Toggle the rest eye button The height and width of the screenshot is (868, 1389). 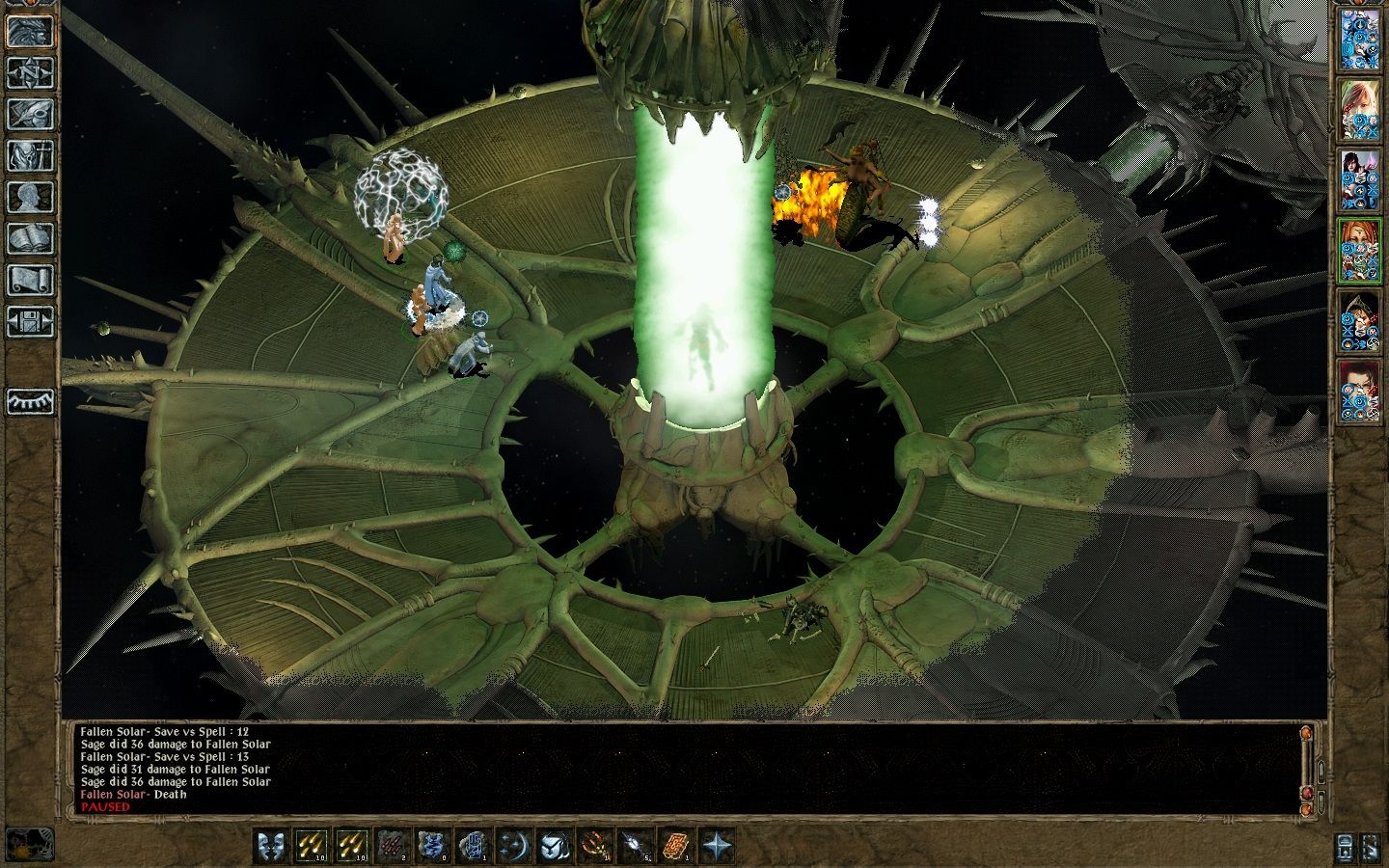coord(30,401)
